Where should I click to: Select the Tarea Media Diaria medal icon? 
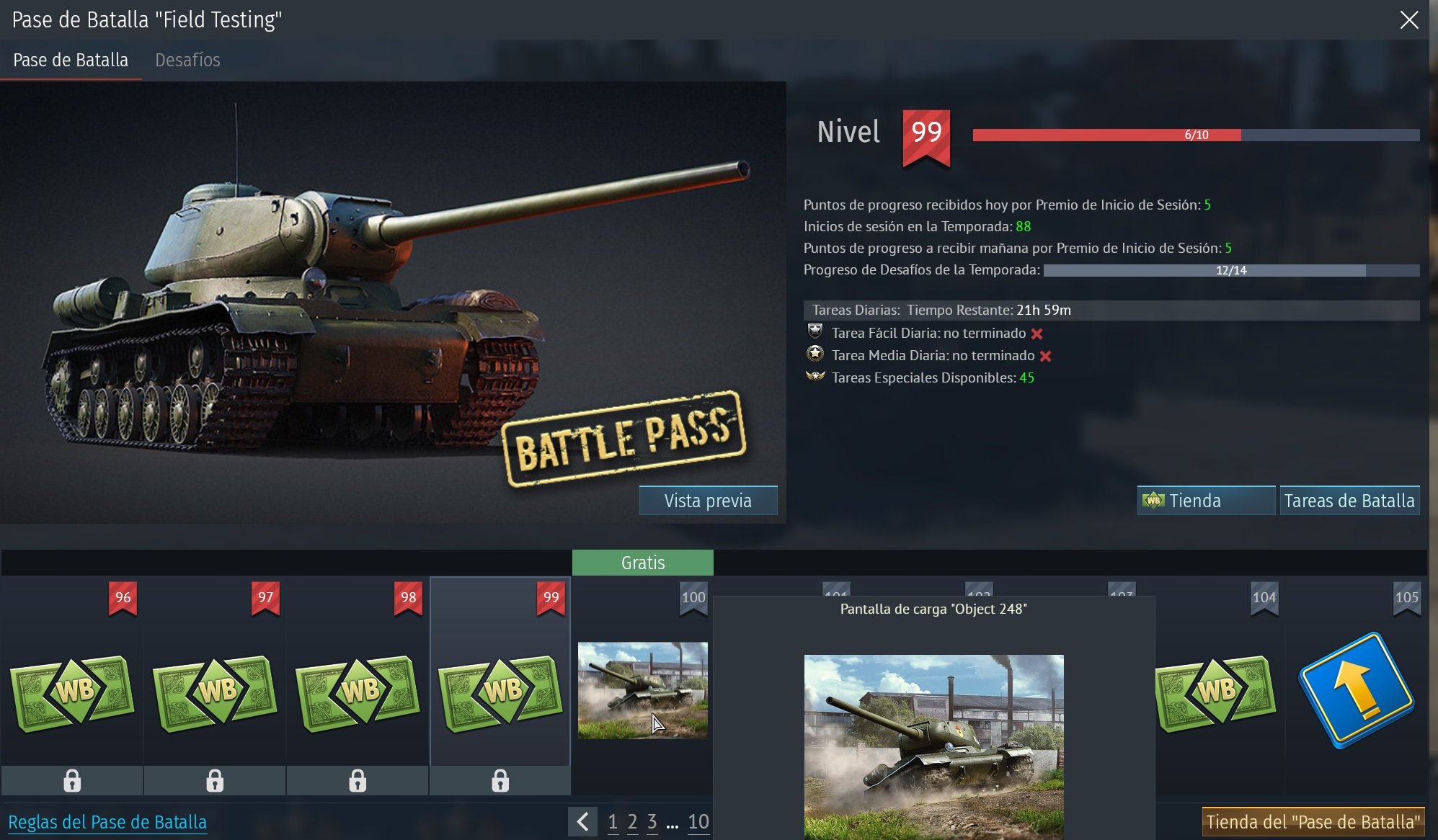815,355
